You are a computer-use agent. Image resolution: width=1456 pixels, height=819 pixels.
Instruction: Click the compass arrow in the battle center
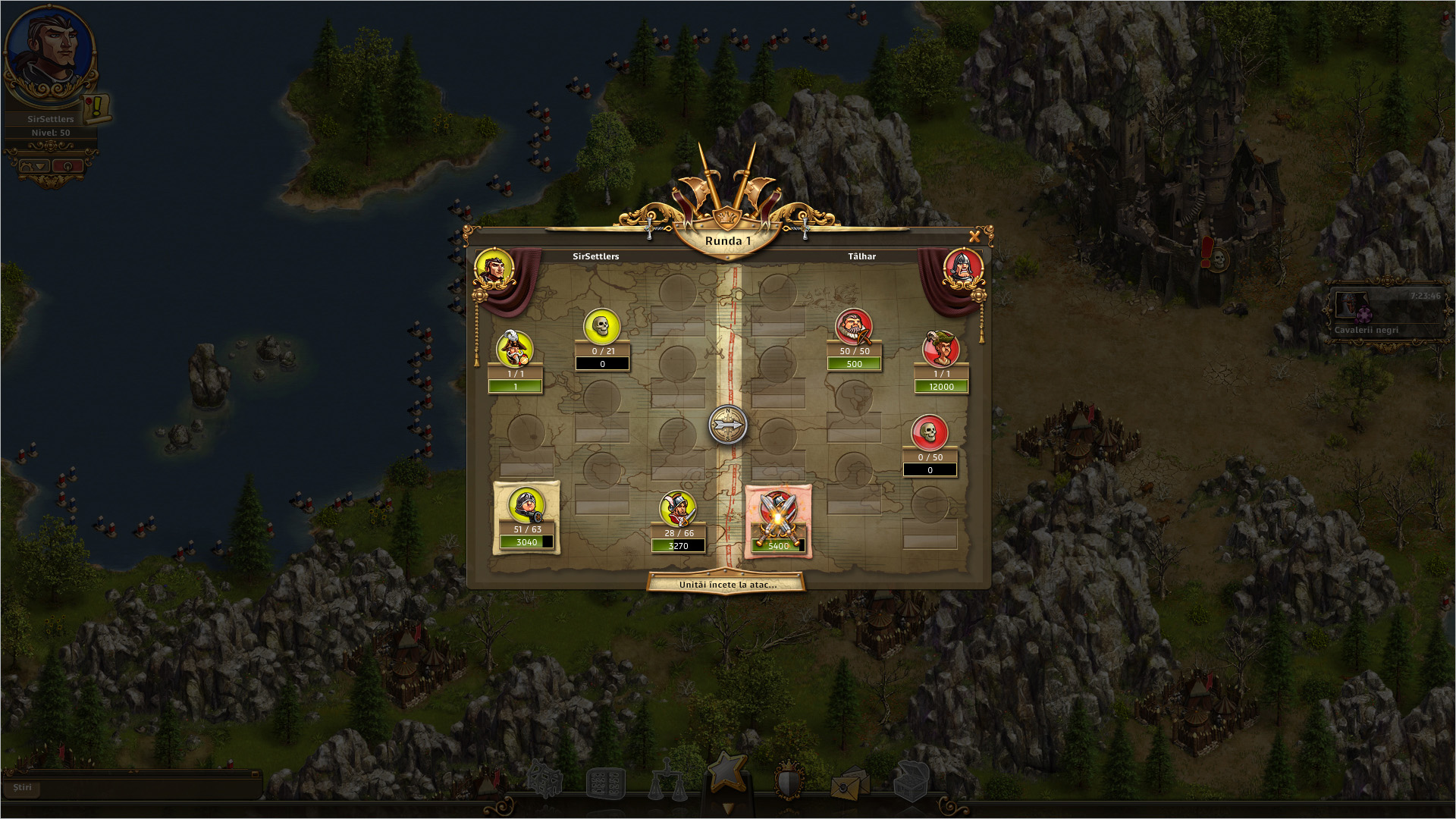tap(727, 425)
